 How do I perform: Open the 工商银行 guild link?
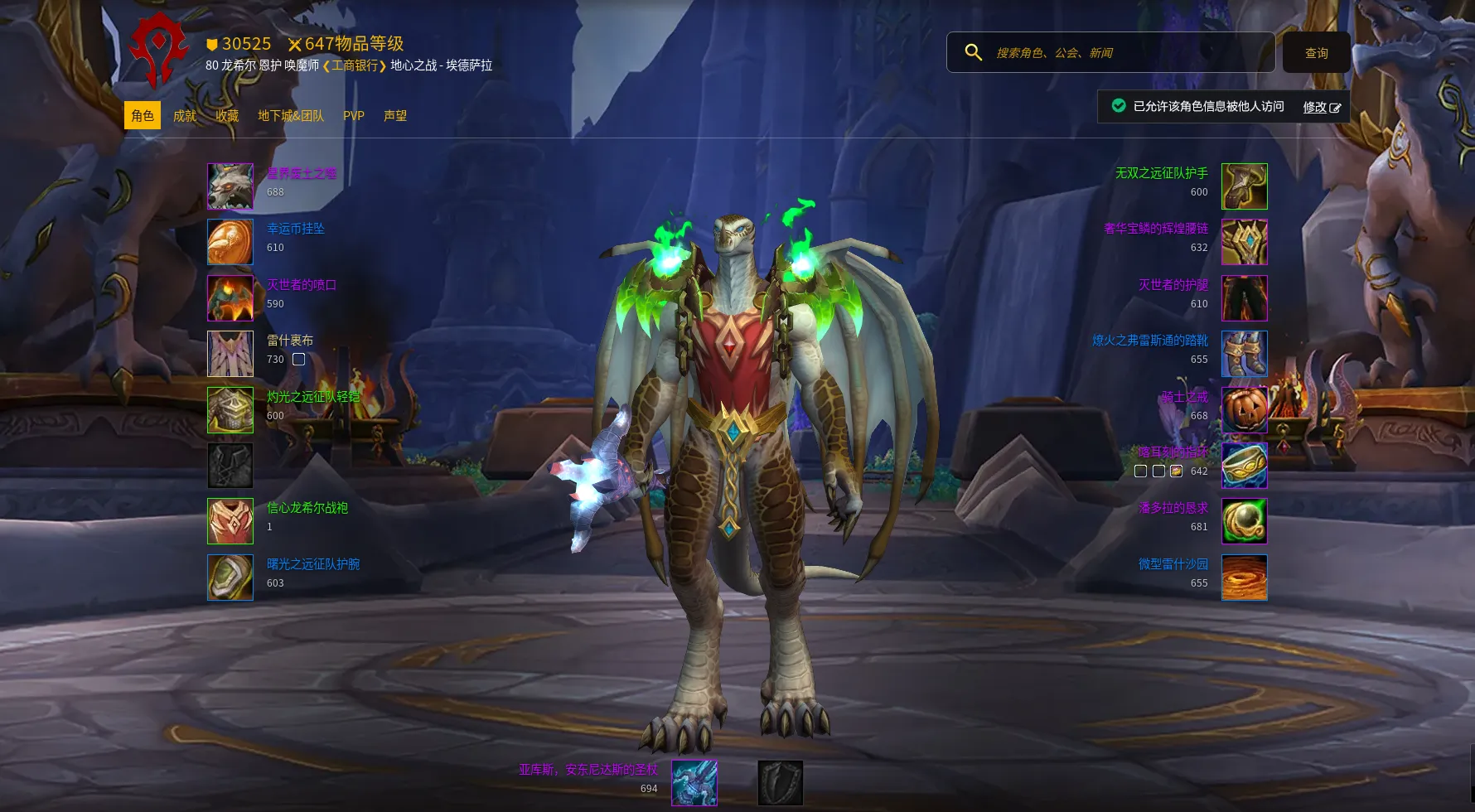[x=355, y=65]
